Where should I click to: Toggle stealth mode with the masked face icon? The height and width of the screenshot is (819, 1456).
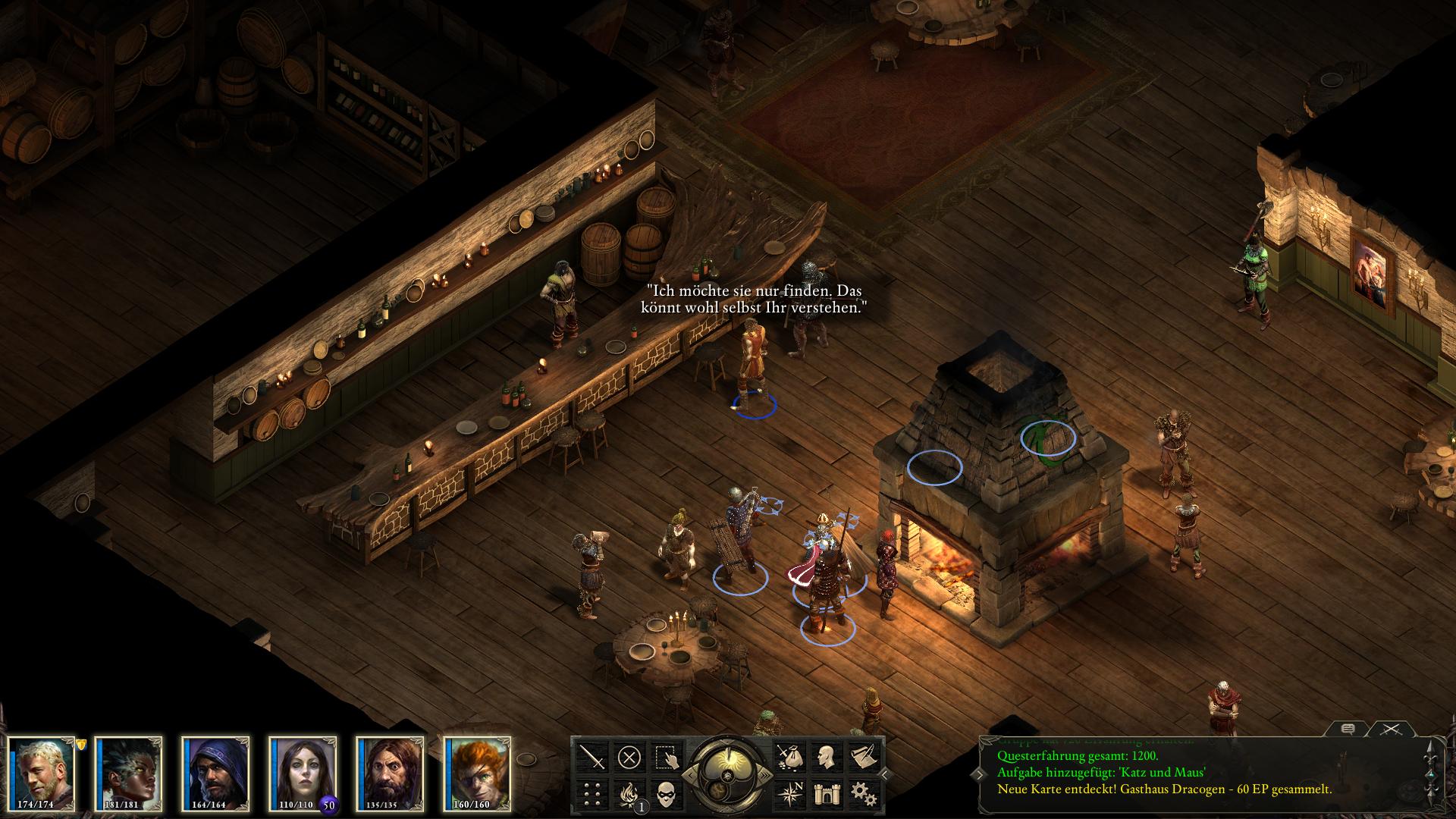tap(667, 794)
